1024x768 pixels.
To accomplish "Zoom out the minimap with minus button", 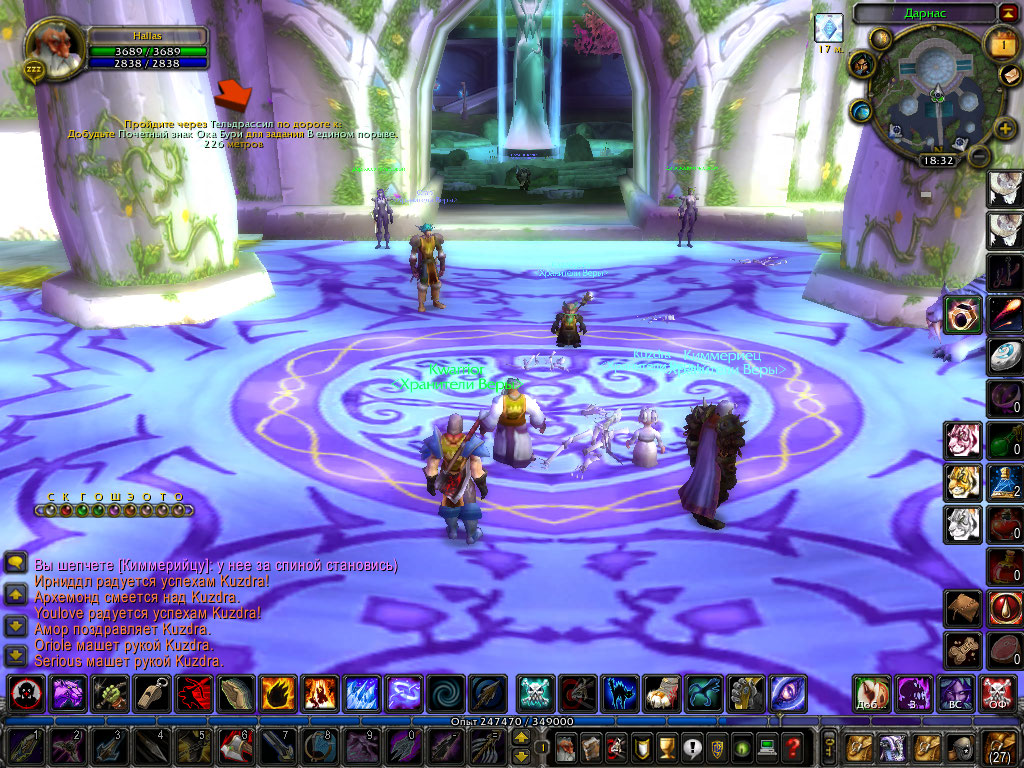I will (x=980, y=156).
